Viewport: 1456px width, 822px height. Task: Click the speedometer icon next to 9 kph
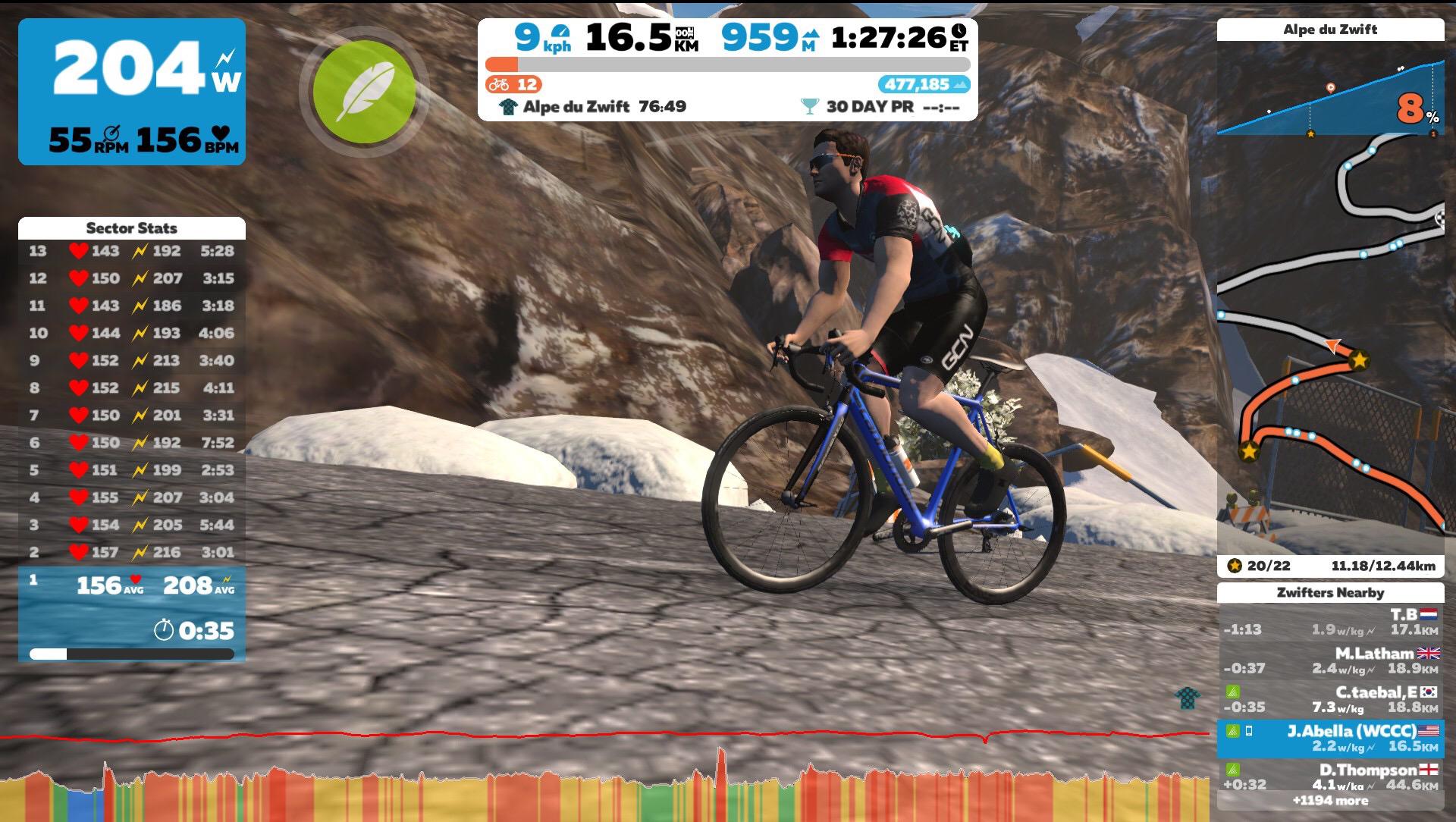click(x=560, y=33)
